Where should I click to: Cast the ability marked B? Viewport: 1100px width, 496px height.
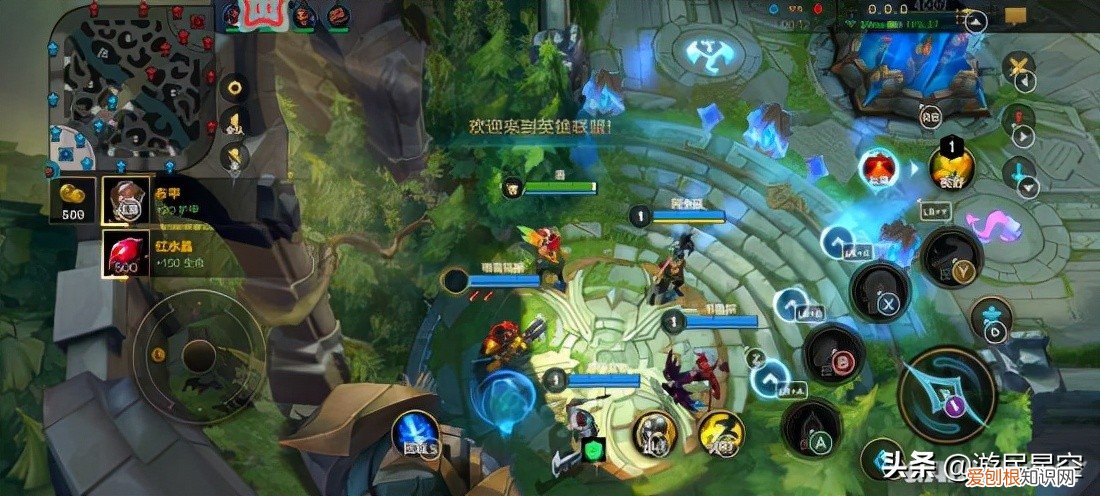(x=835, y=354)
